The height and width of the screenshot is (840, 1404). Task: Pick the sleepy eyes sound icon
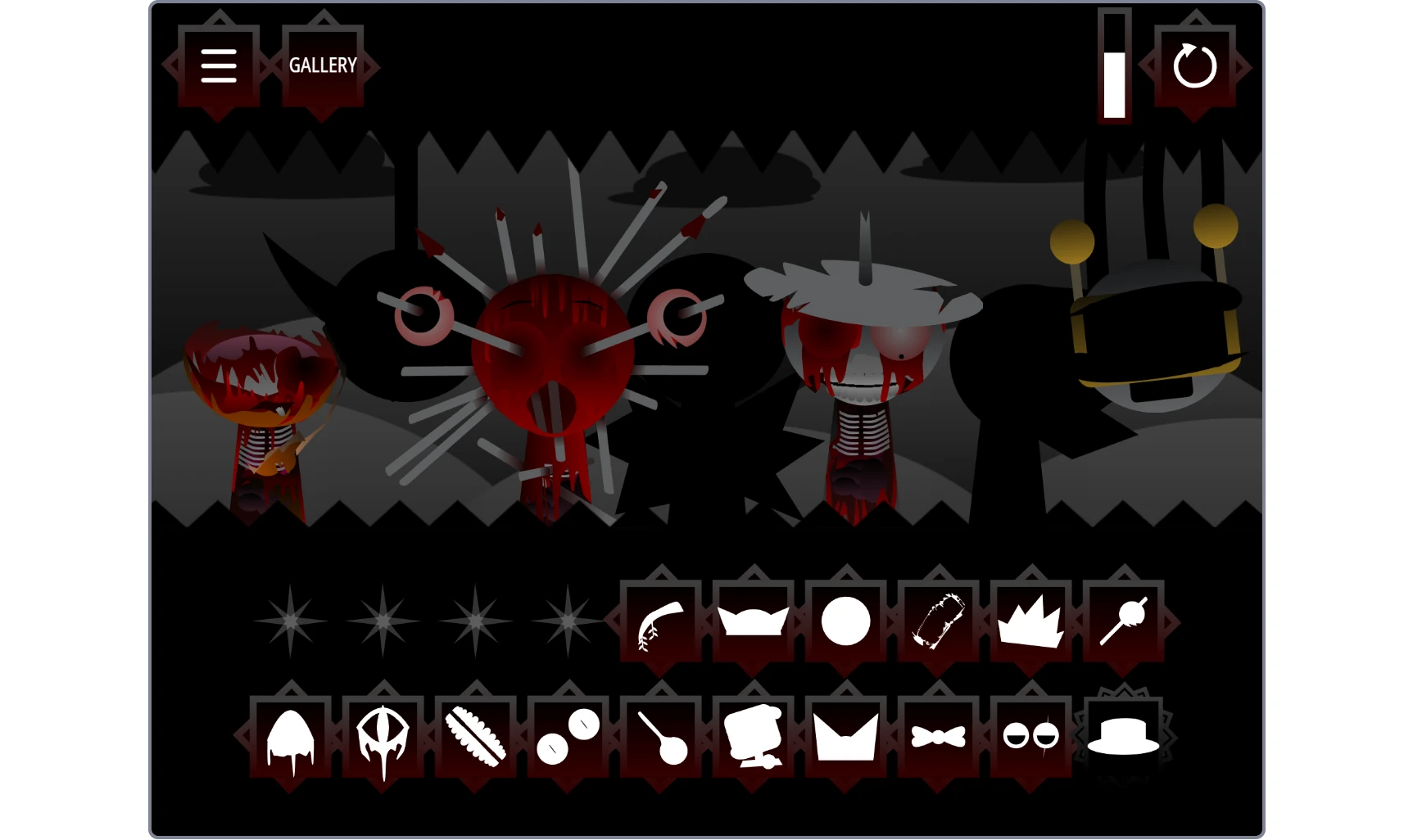click(x=1032, y=737)
